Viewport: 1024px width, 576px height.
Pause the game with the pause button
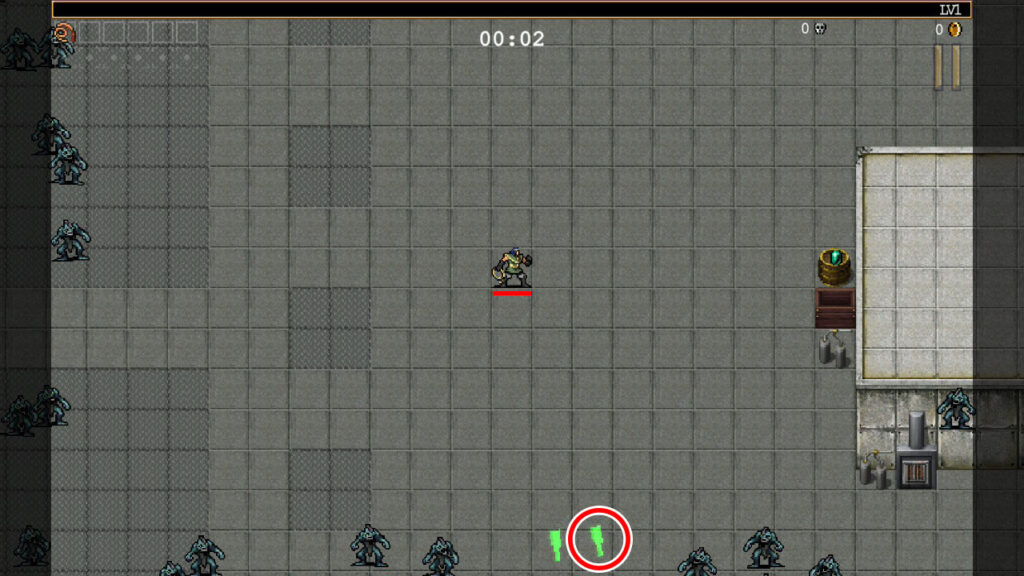947,67
